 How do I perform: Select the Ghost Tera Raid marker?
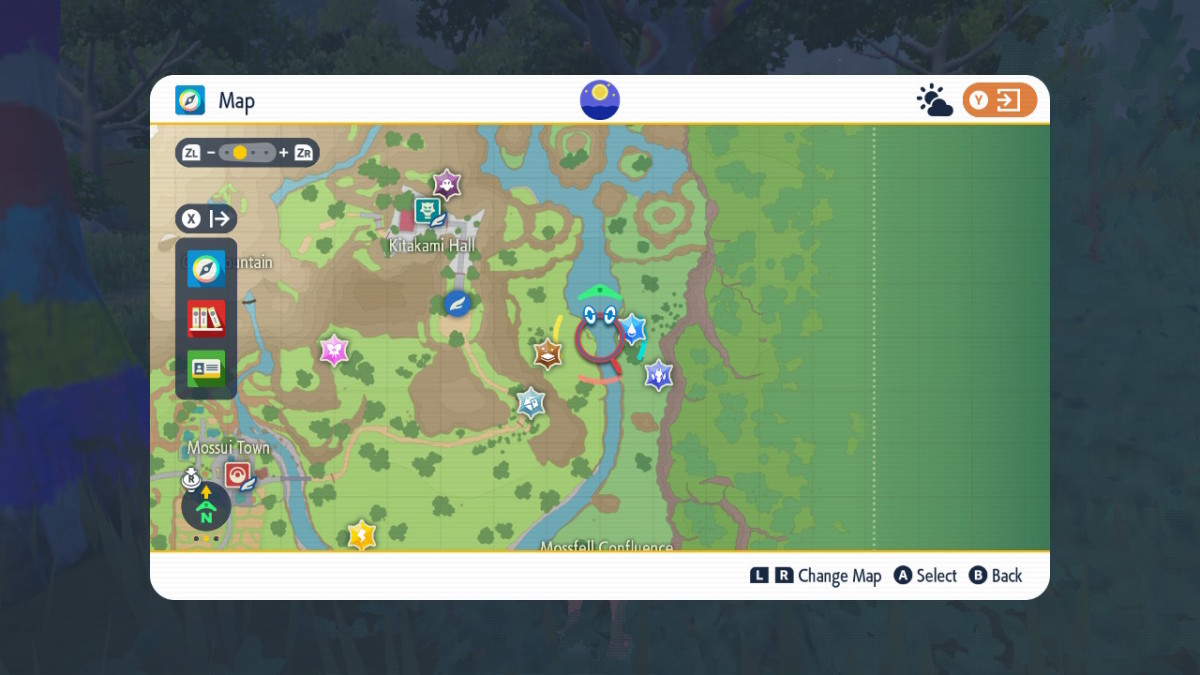(x=446, y=184)
